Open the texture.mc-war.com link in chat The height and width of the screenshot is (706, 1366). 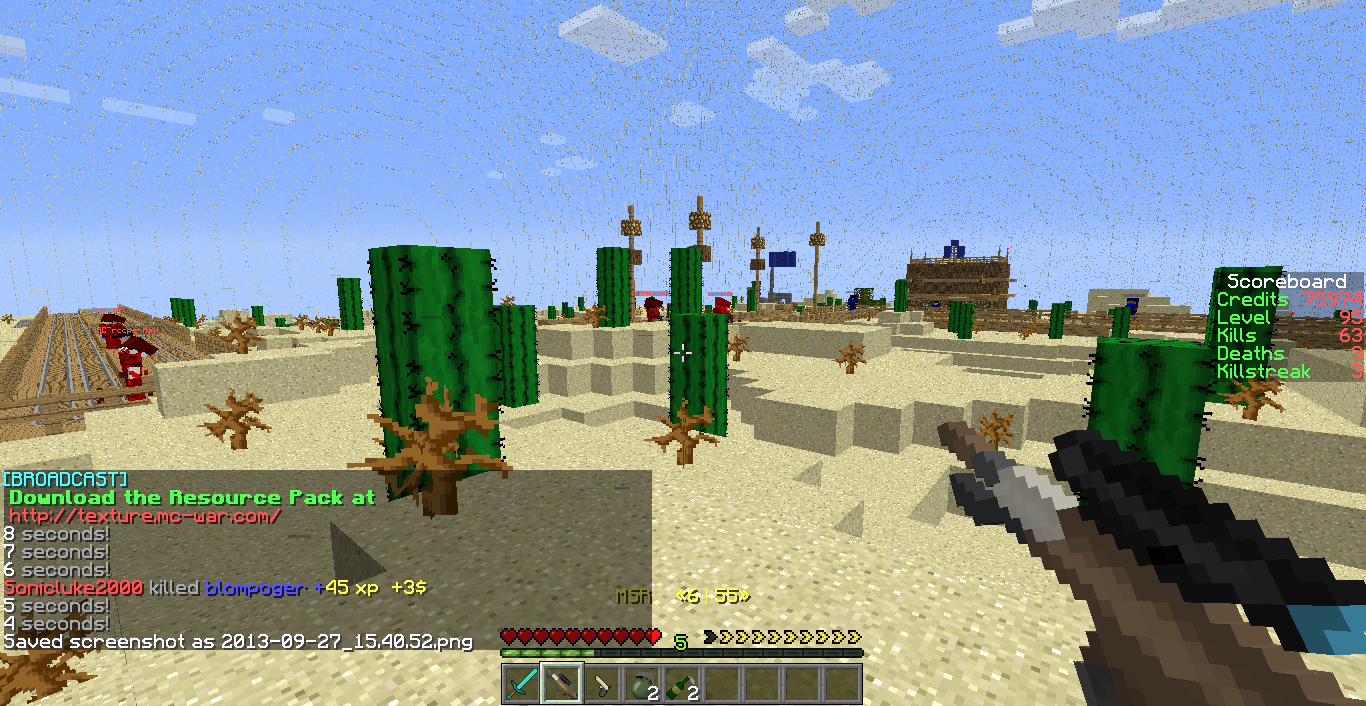145,516
